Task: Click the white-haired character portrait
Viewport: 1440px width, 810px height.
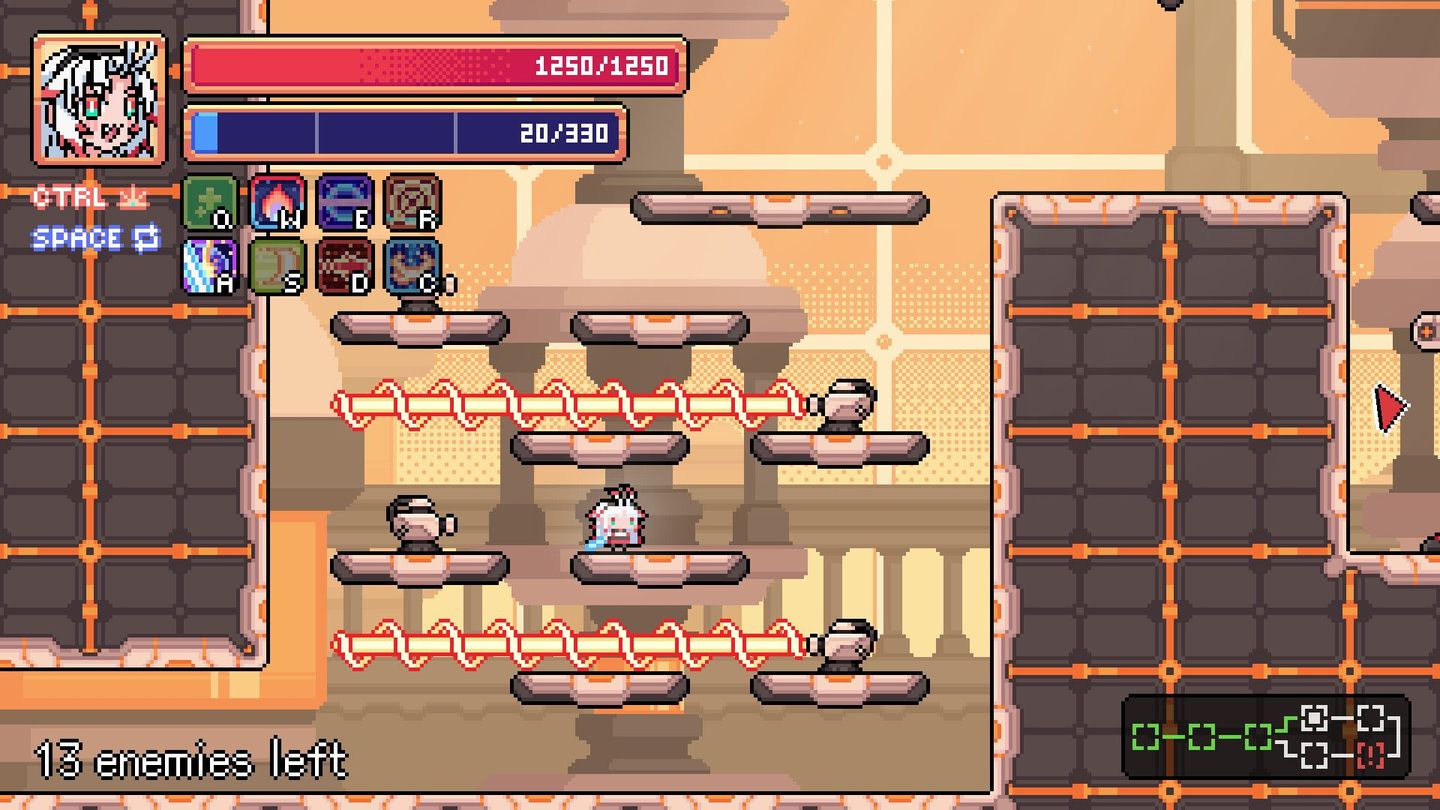Action: point(99,99)
